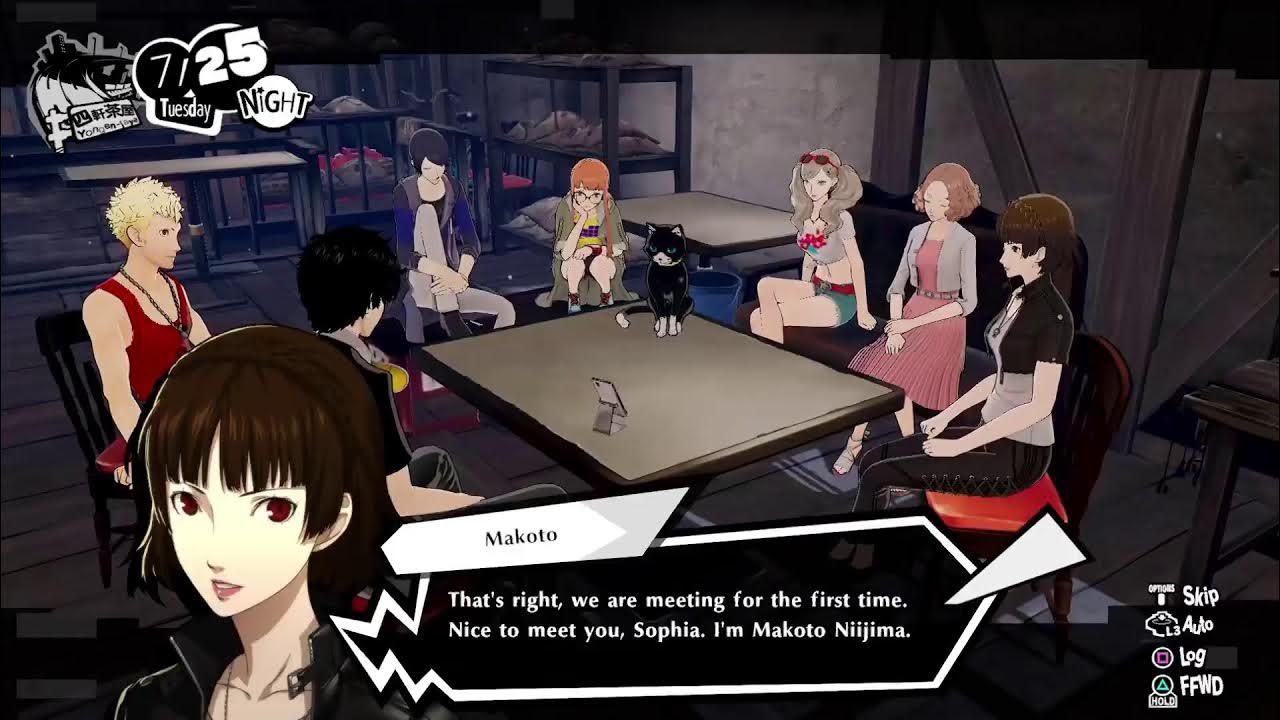The width and height of the screenshot is (1280, 720).
Task: Turn on Auto dialogue advance
Action: [1198, 626]
